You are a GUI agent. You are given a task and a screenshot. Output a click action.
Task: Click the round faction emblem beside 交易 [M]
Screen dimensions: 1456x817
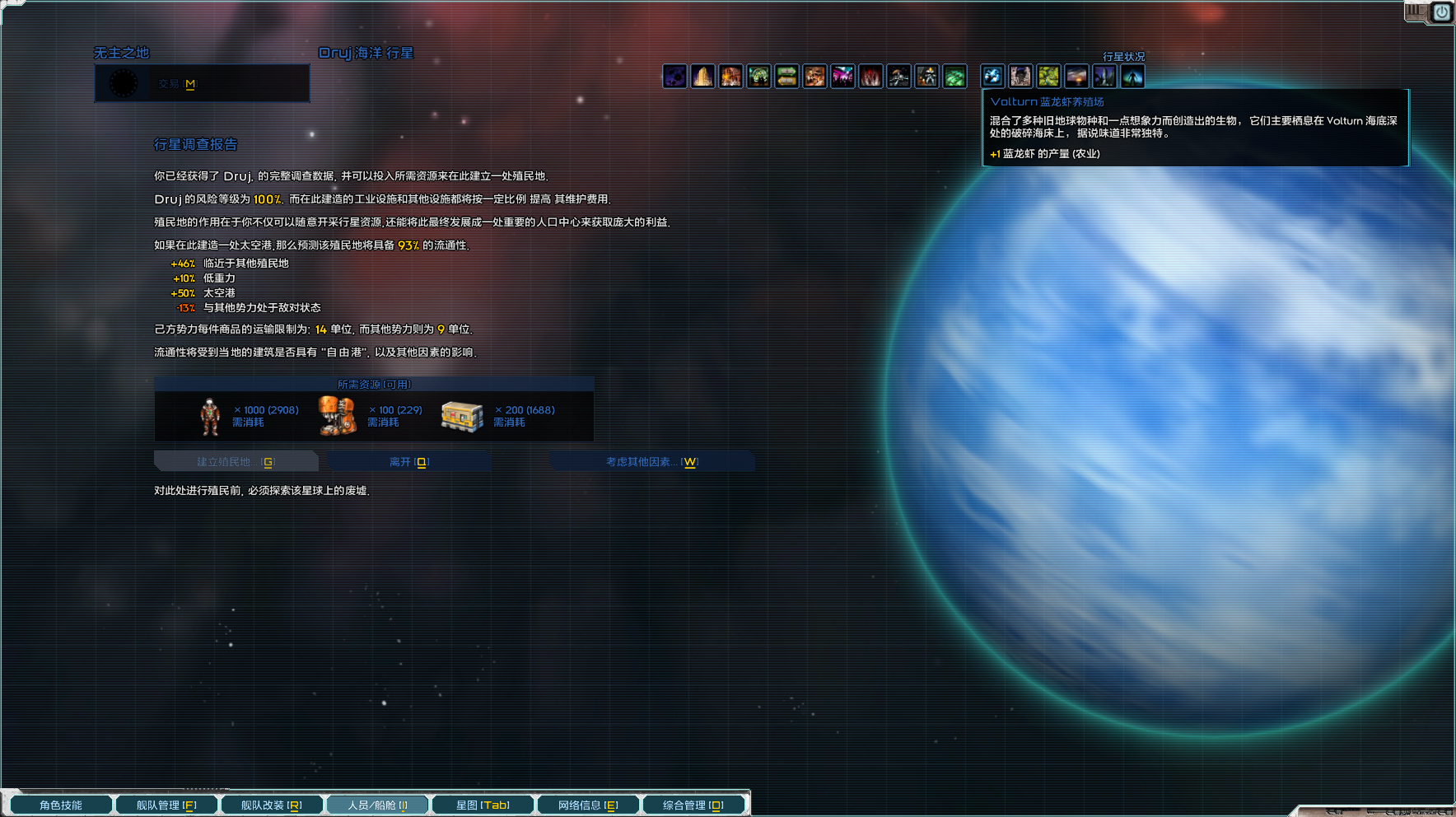(124, 82)
